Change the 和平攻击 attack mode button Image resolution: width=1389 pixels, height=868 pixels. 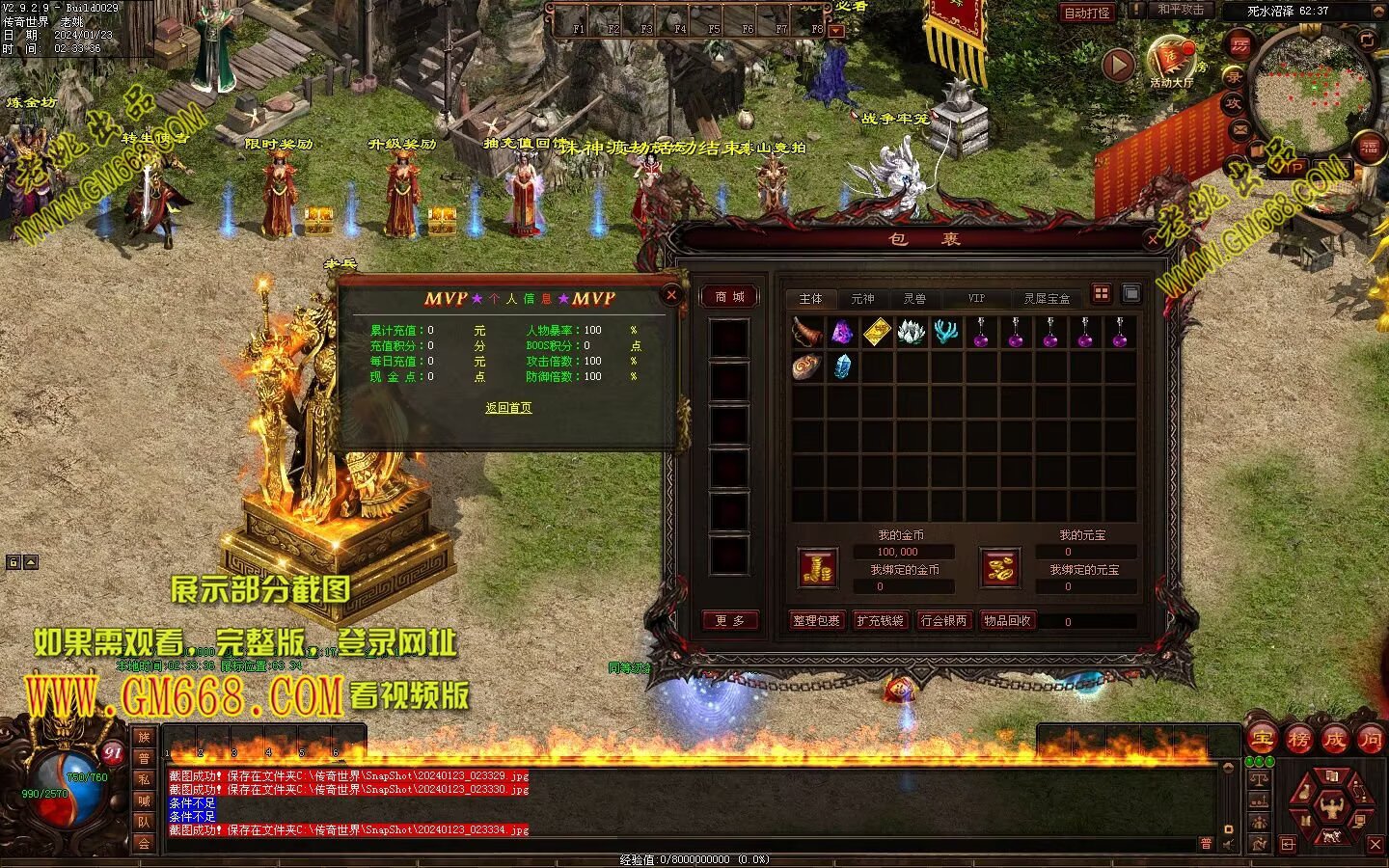tap(1181, 10)
